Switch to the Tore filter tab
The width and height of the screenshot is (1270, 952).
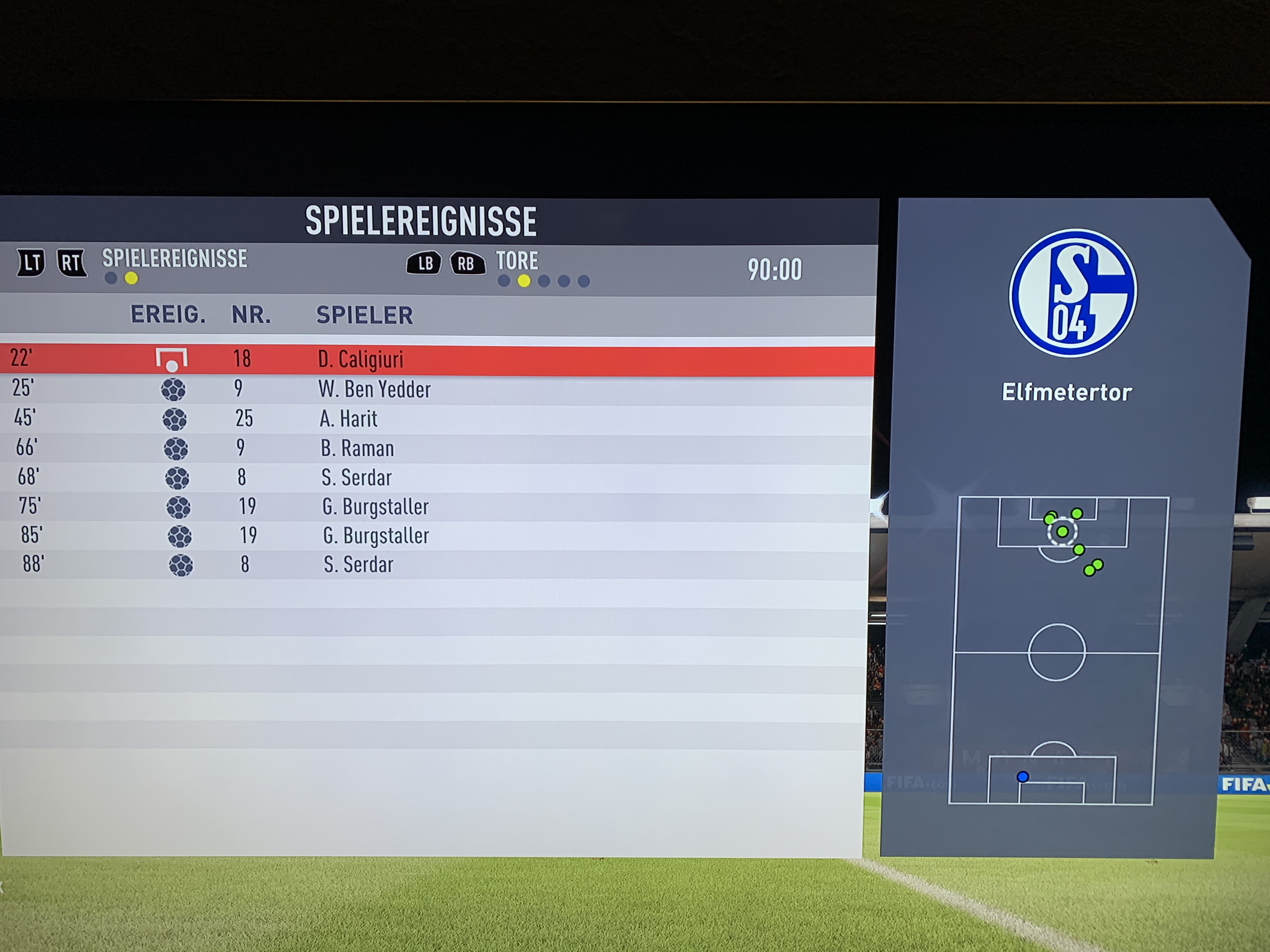click(517, 262)
